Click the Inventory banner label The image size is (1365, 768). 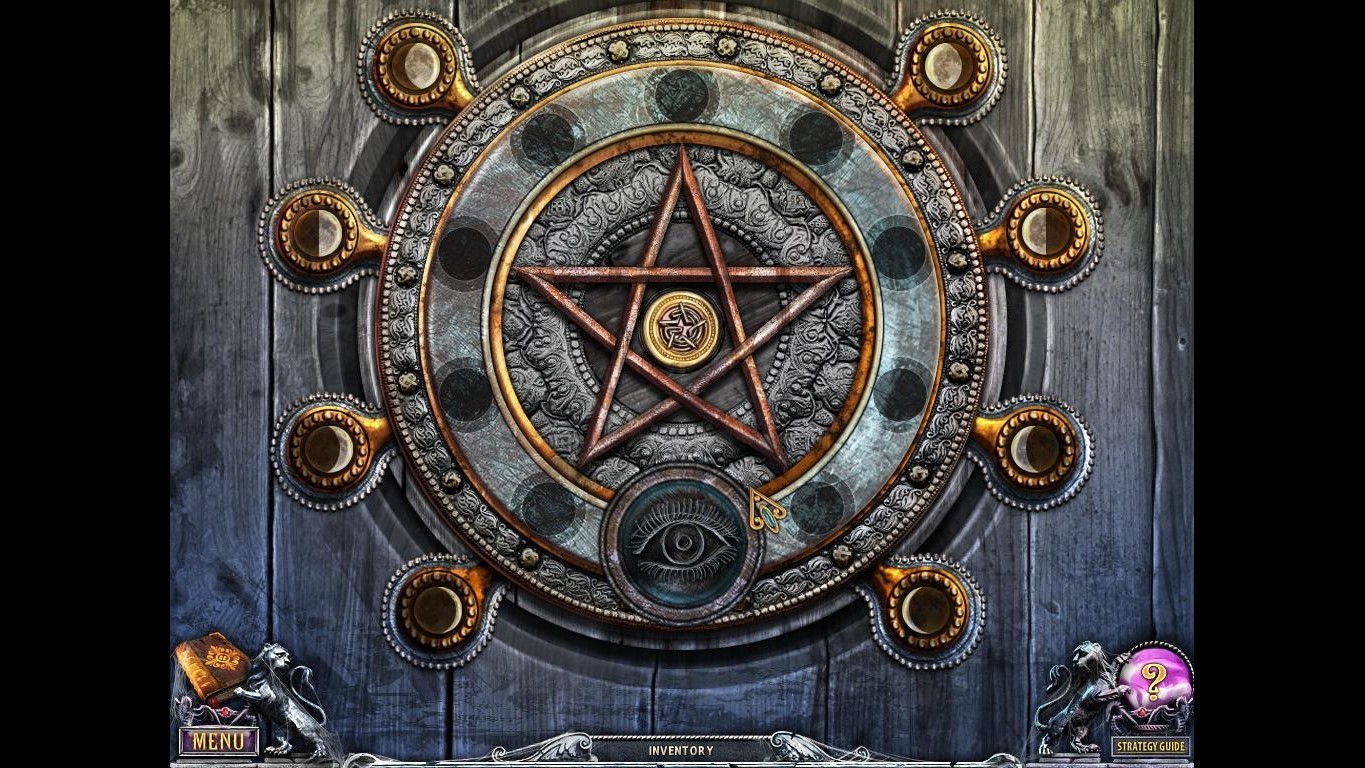point(682,750)
